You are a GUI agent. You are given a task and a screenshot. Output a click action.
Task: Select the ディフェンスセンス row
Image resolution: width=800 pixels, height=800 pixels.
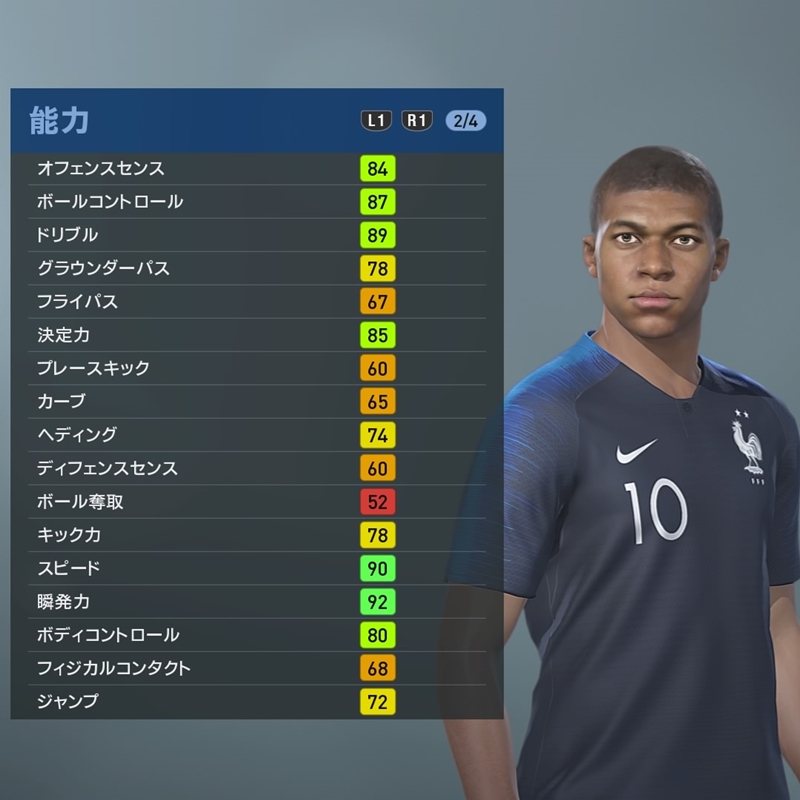256,468
